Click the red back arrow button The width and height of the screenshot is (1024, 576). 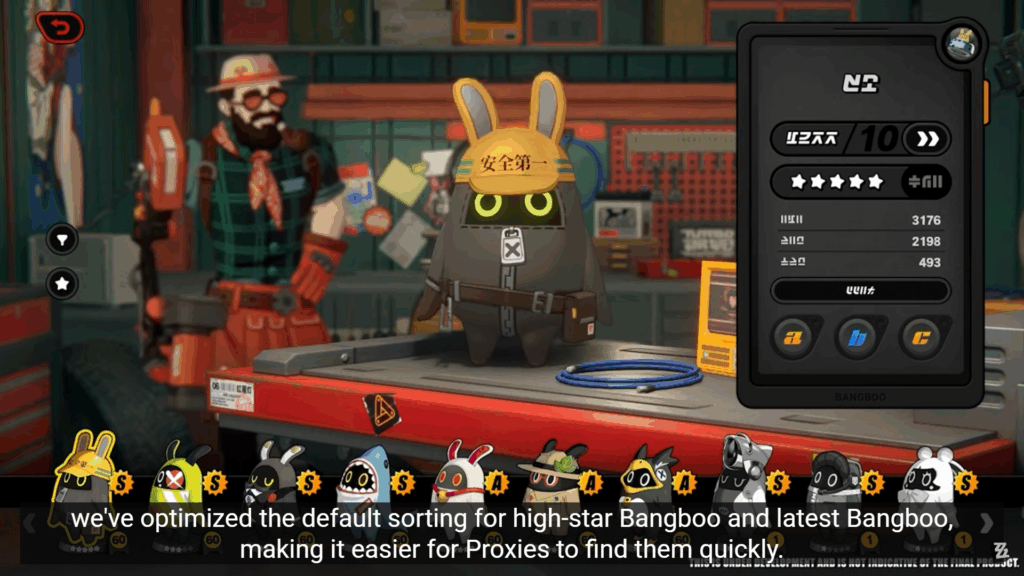[60, 27]
